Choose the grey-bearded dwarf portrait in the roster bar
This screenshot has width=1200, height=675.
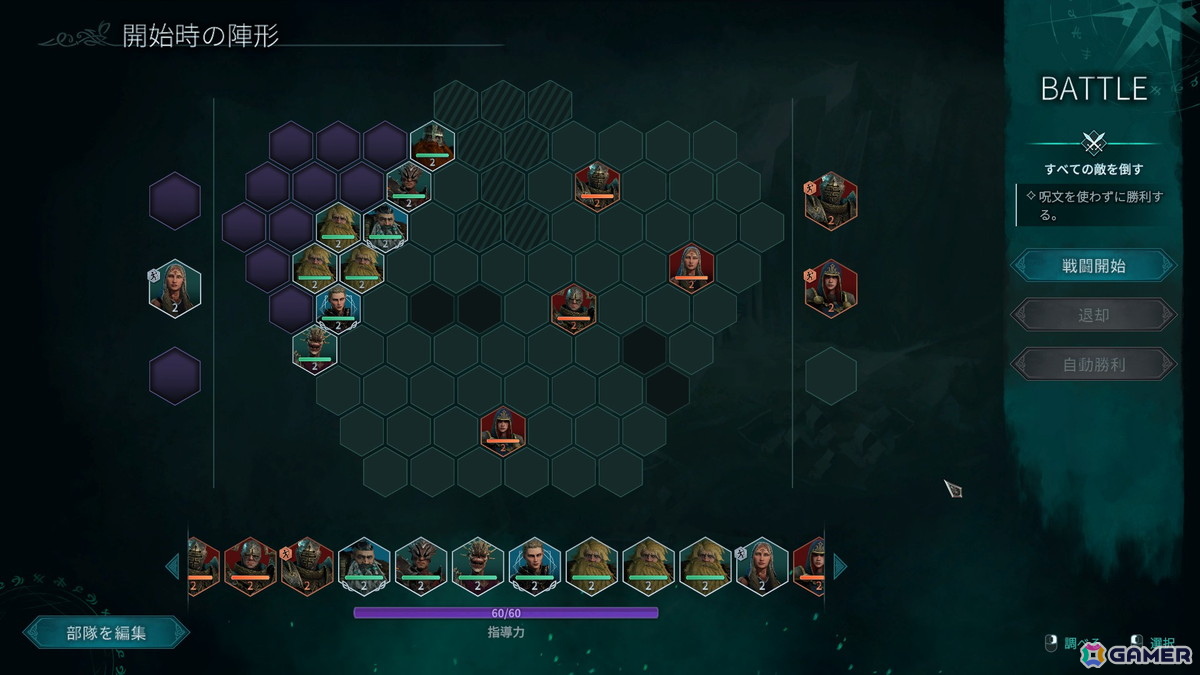[363, 566]
